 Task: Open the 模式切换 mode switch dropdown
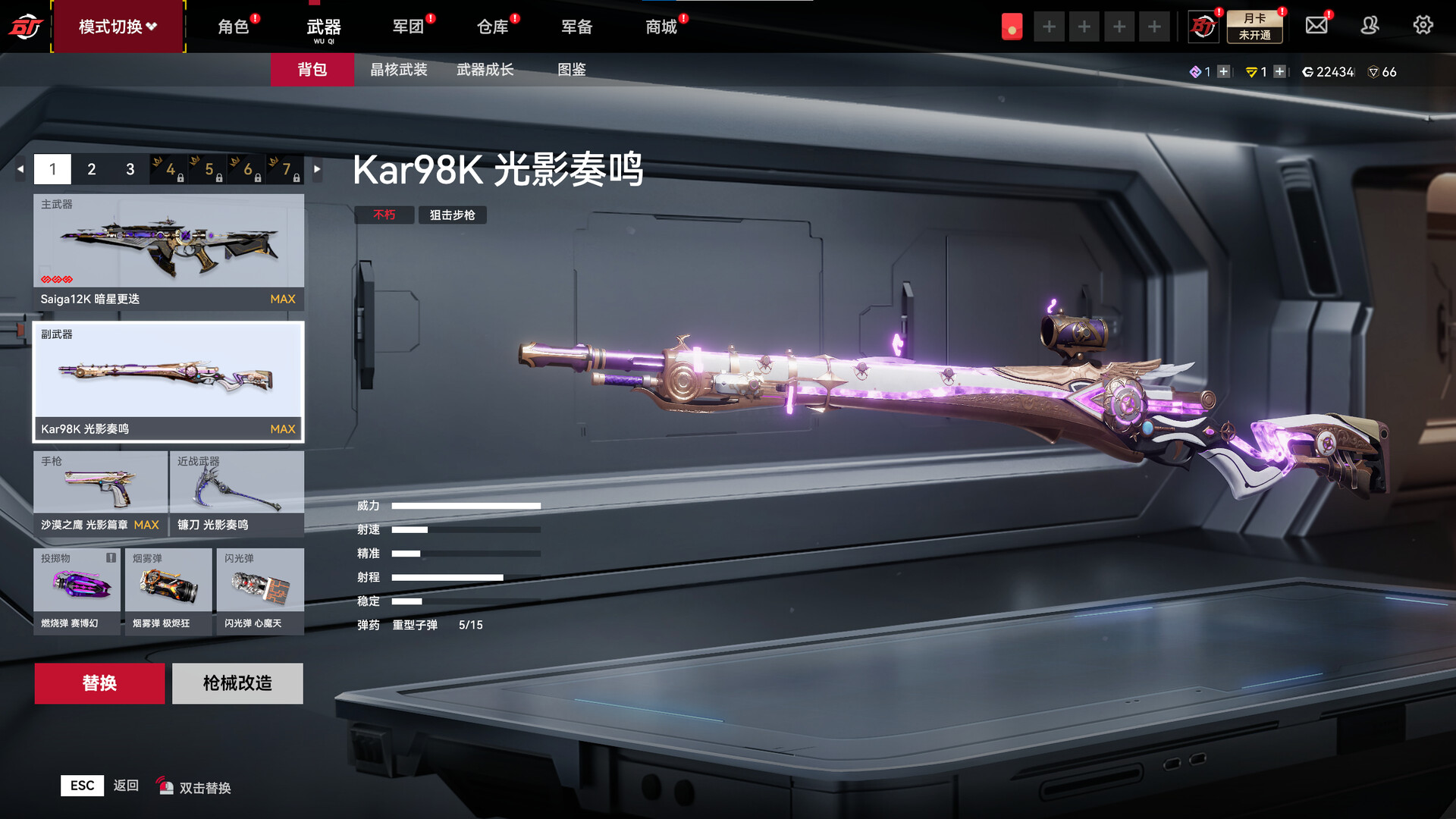coord(118,27)
